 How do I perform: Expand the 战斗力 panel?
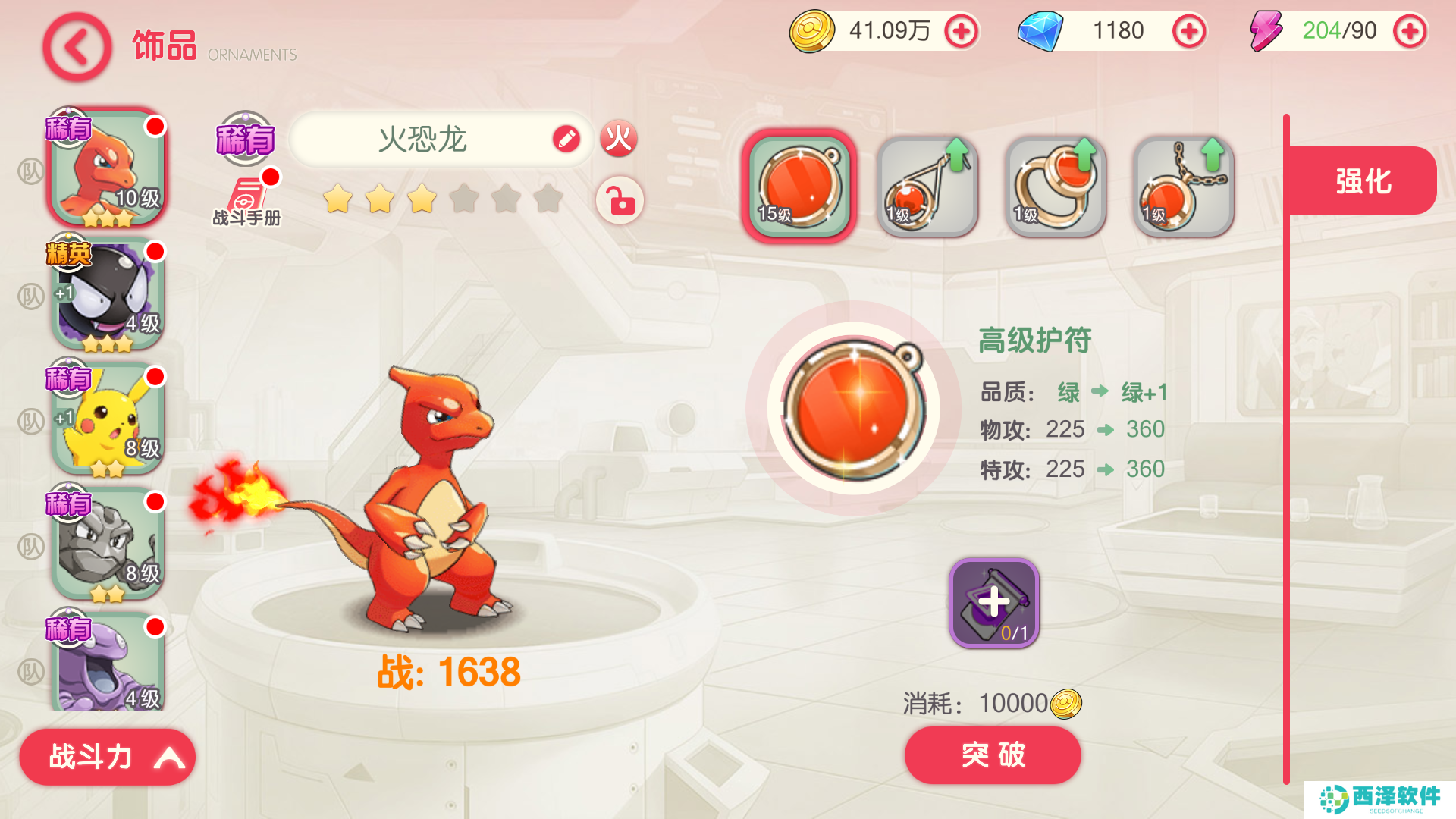107,757
